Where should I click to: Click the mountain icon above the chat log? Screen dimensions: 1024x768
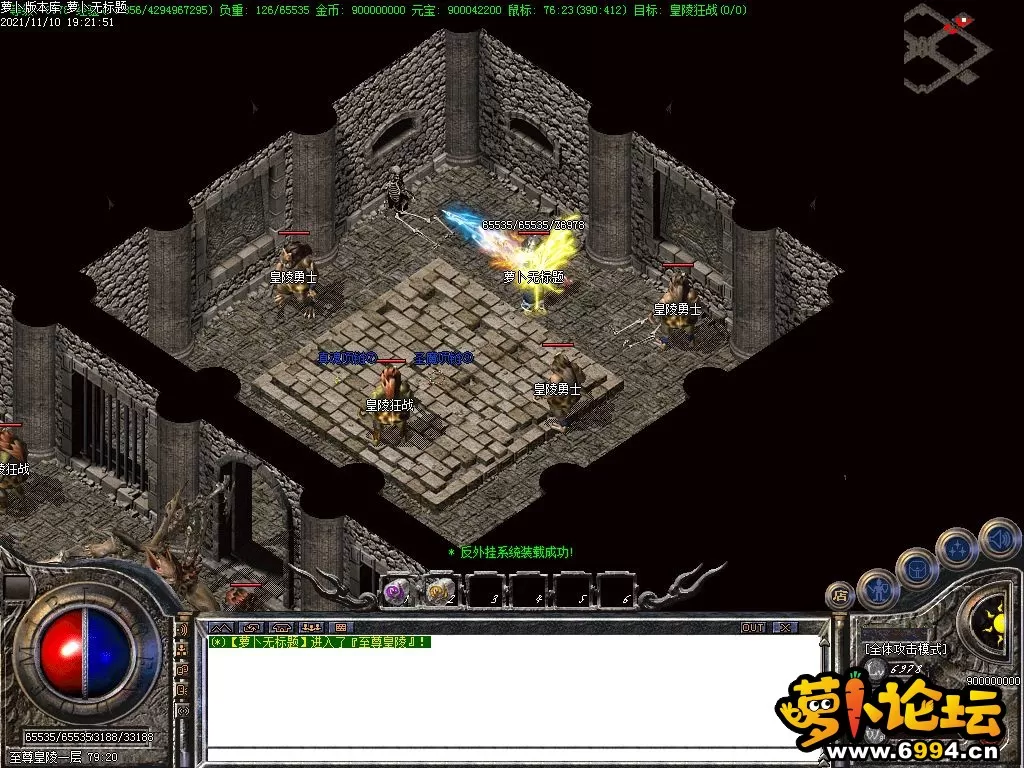point(219,628)
